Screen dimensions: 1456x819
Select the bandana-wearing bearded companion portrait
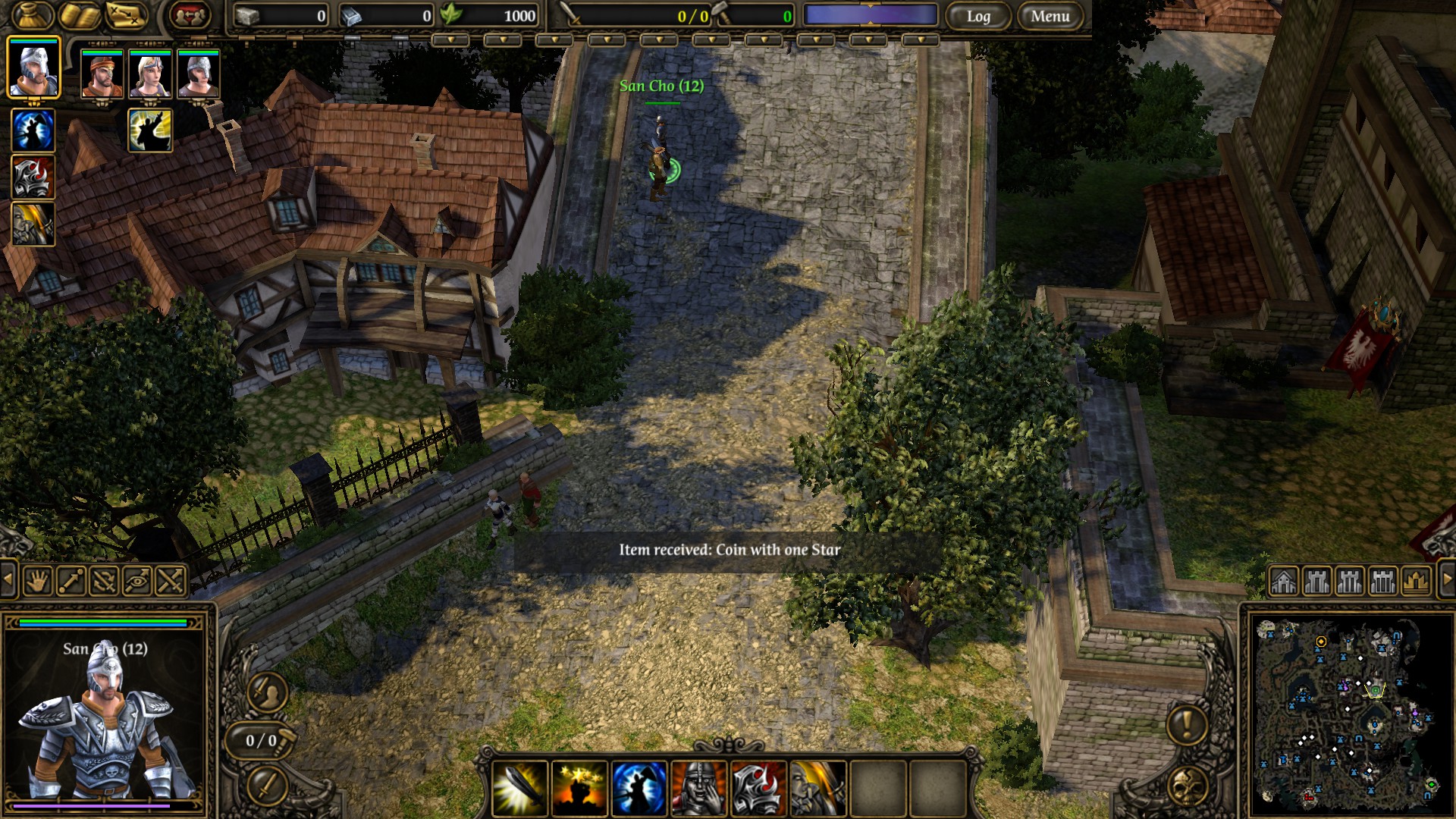point(102,74)
